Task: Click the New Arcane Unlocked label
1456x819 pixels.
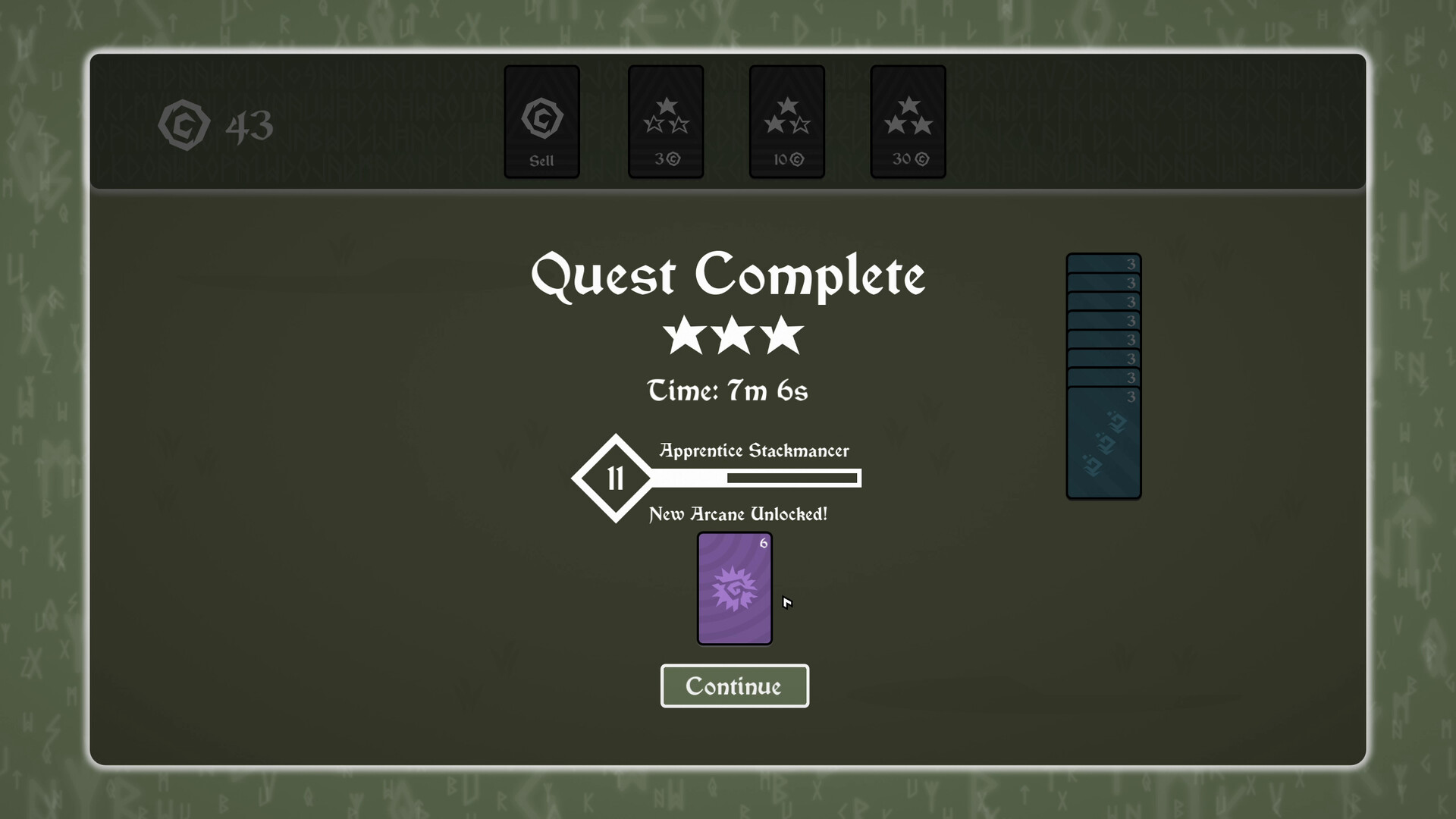Action: click(x=736, y=514)
